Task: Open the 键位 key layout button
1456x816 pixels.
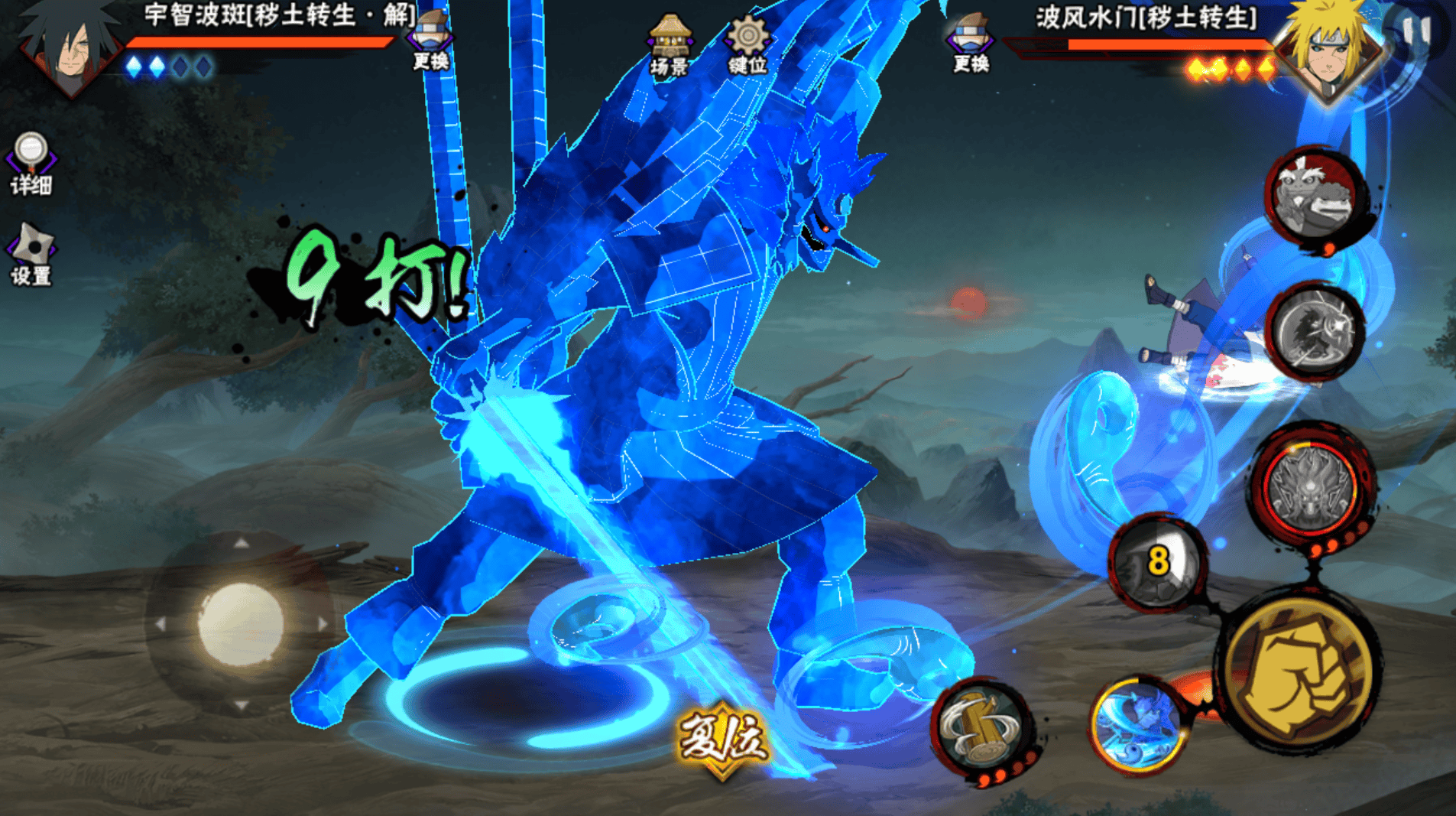Action: [x=747, y=46]
